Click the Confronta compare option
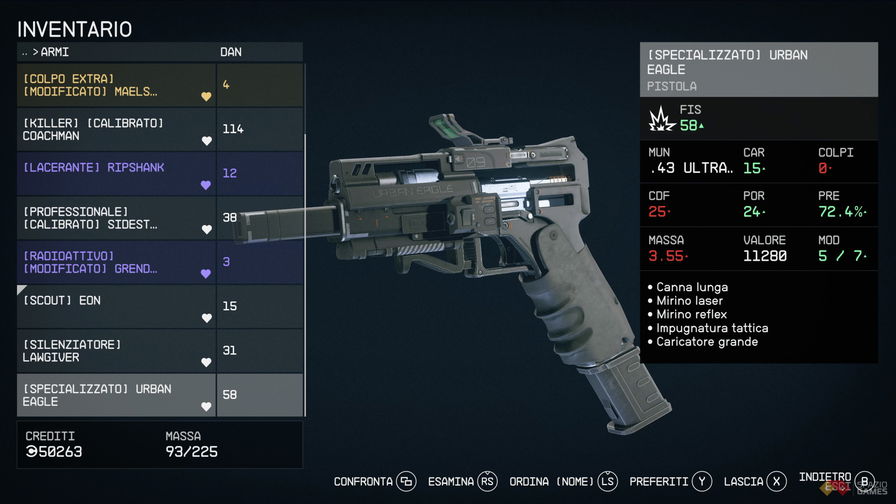The width and height of the screenshot is (896, 504). click(x=374, y=482)
